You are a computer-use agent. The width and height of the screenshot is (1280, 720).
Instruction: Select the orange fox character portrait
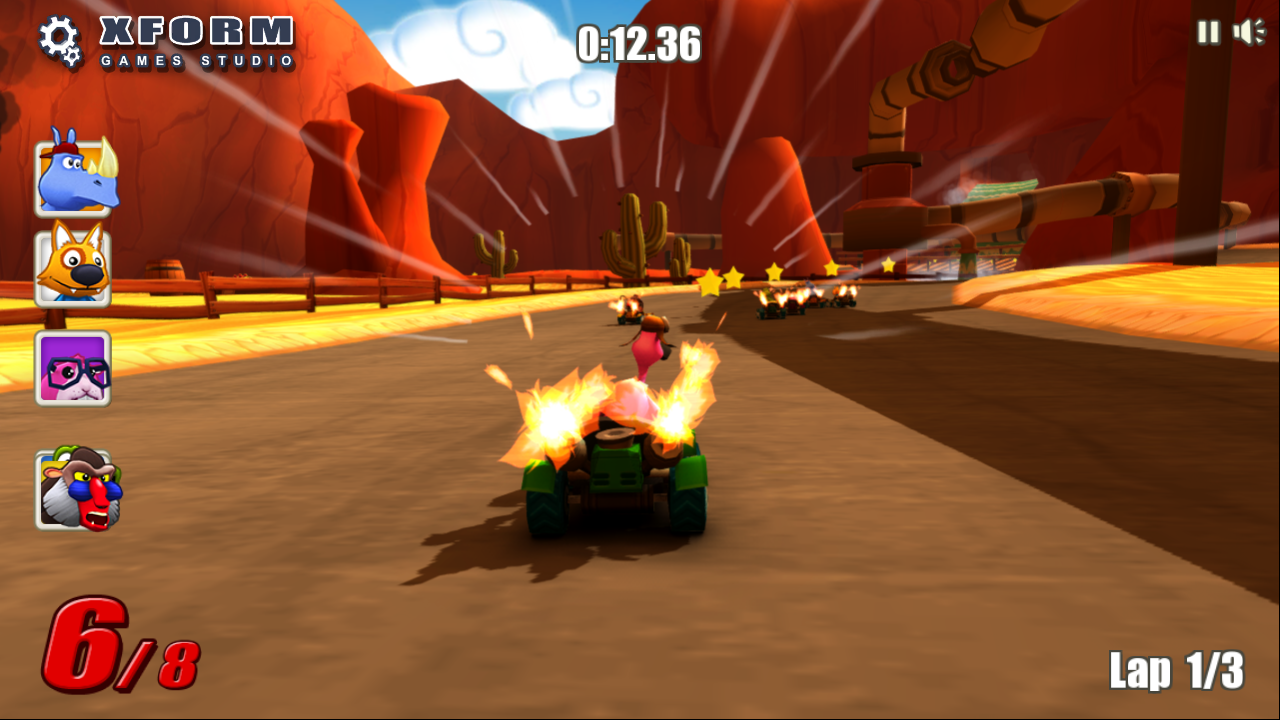73,265
